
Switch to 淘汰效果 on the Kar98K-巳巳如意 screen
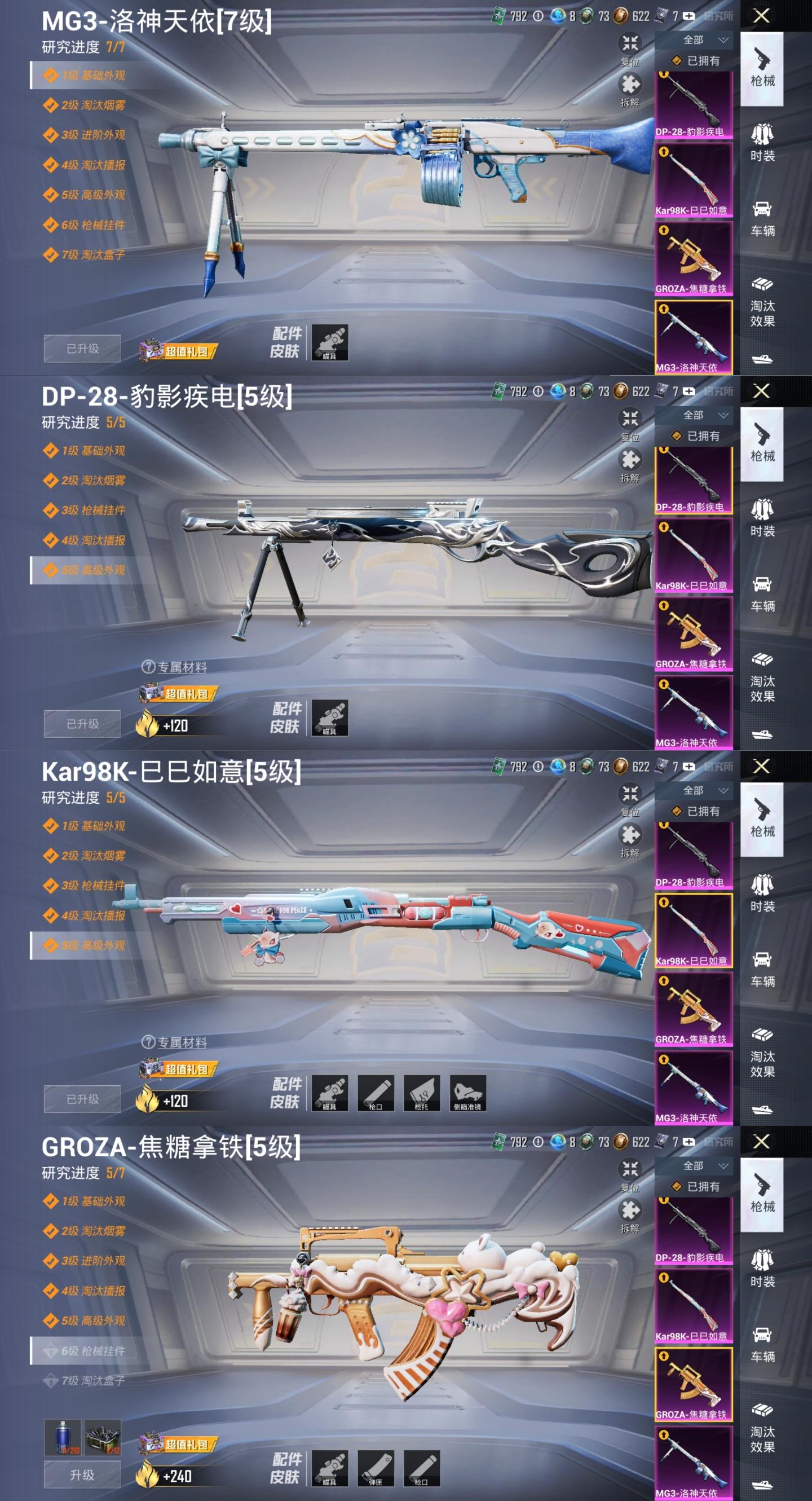pos(762,1054)
